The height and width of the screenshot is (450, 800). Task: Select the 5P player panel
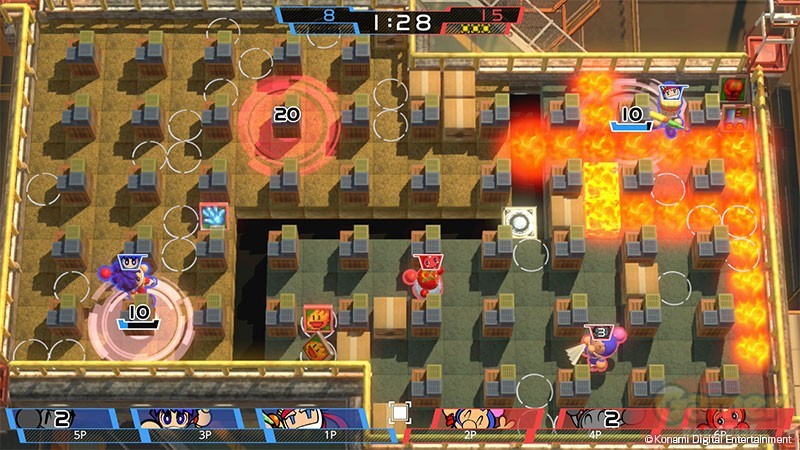[68, 423]
